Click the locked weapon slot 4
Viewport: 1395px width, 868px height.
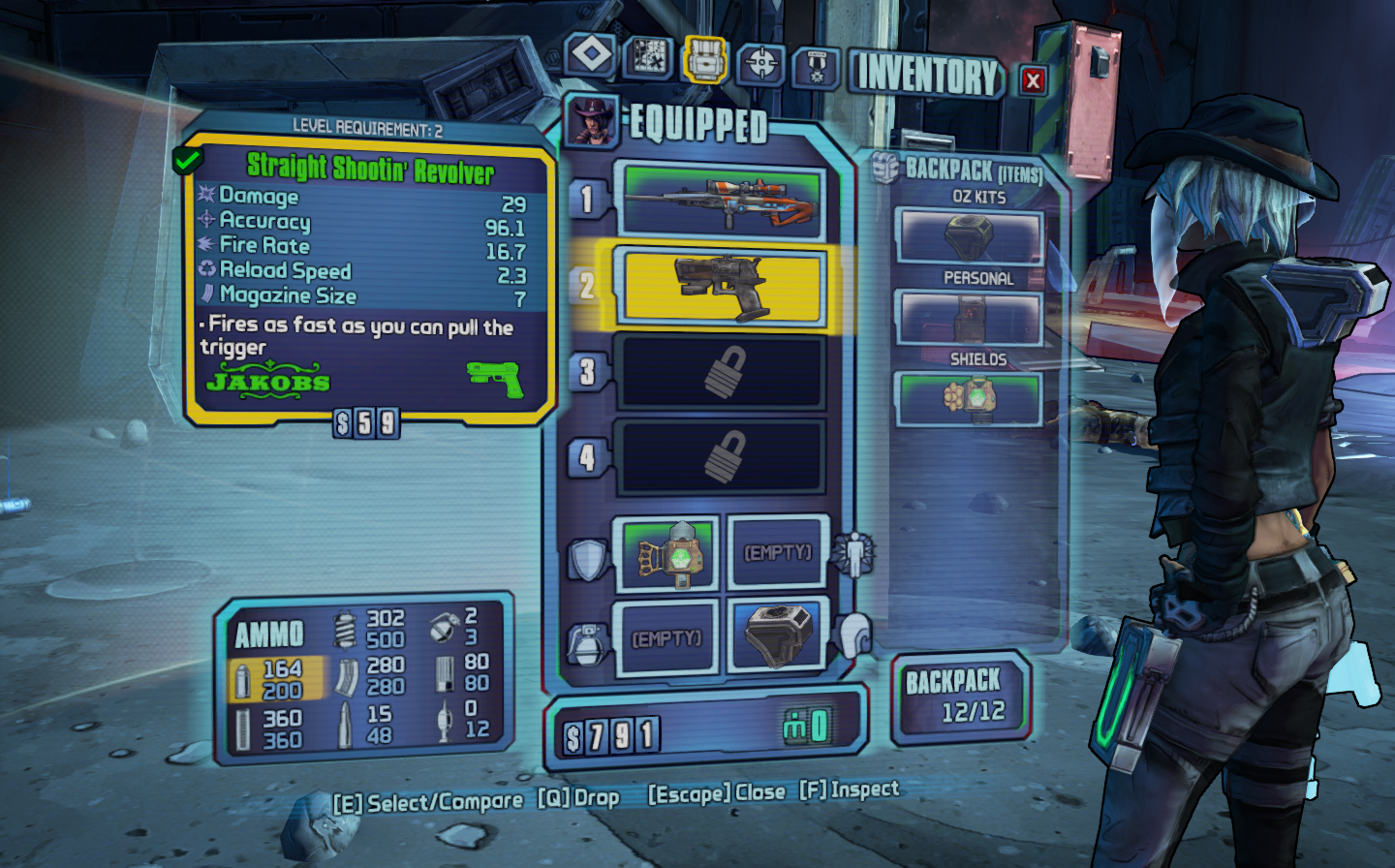[x=721, y=456]
